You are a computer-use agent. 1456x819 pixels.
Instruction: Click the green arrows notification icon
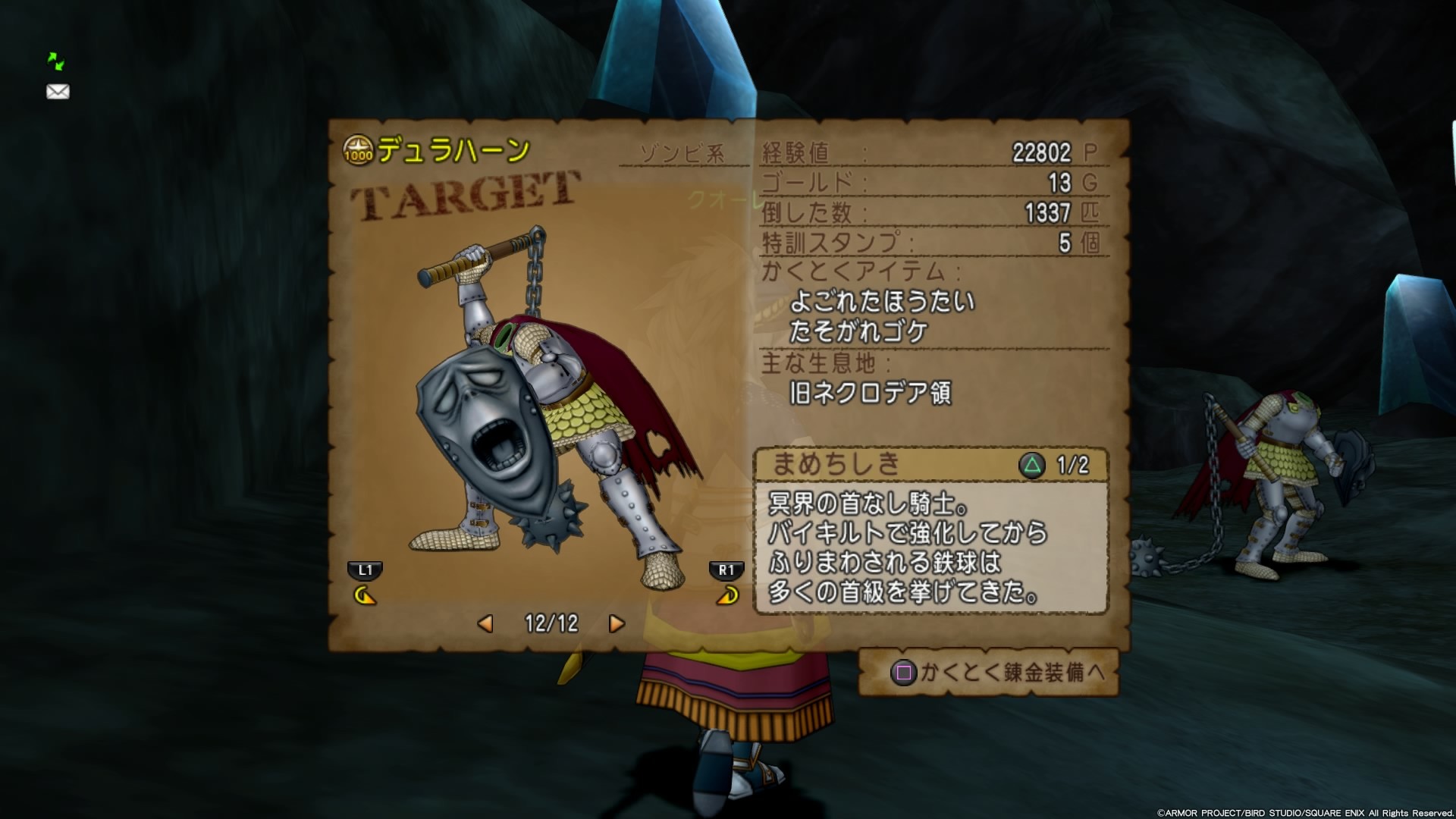tap(56, 60)
